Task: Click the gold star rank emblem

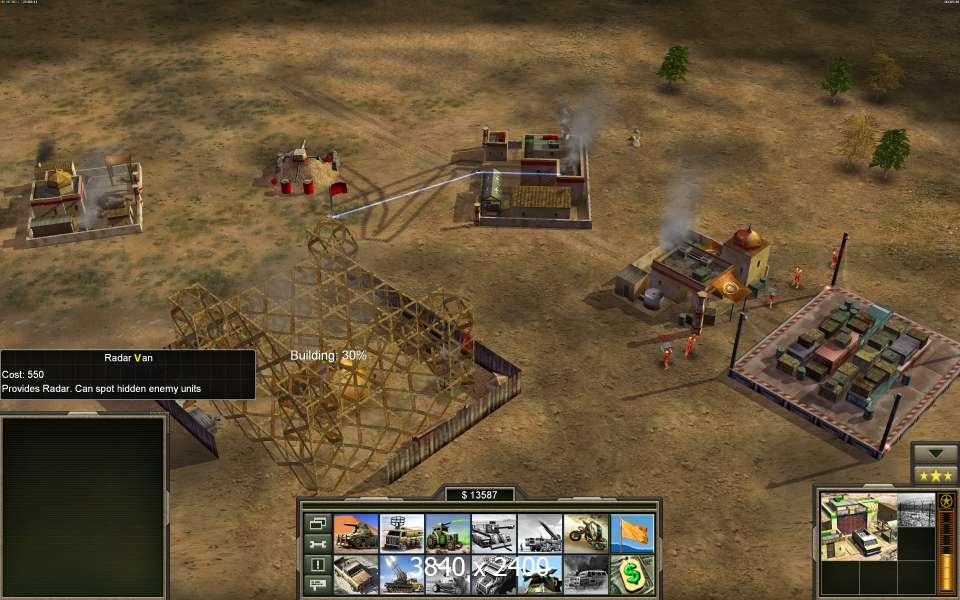Action: (x=946, y=501)
